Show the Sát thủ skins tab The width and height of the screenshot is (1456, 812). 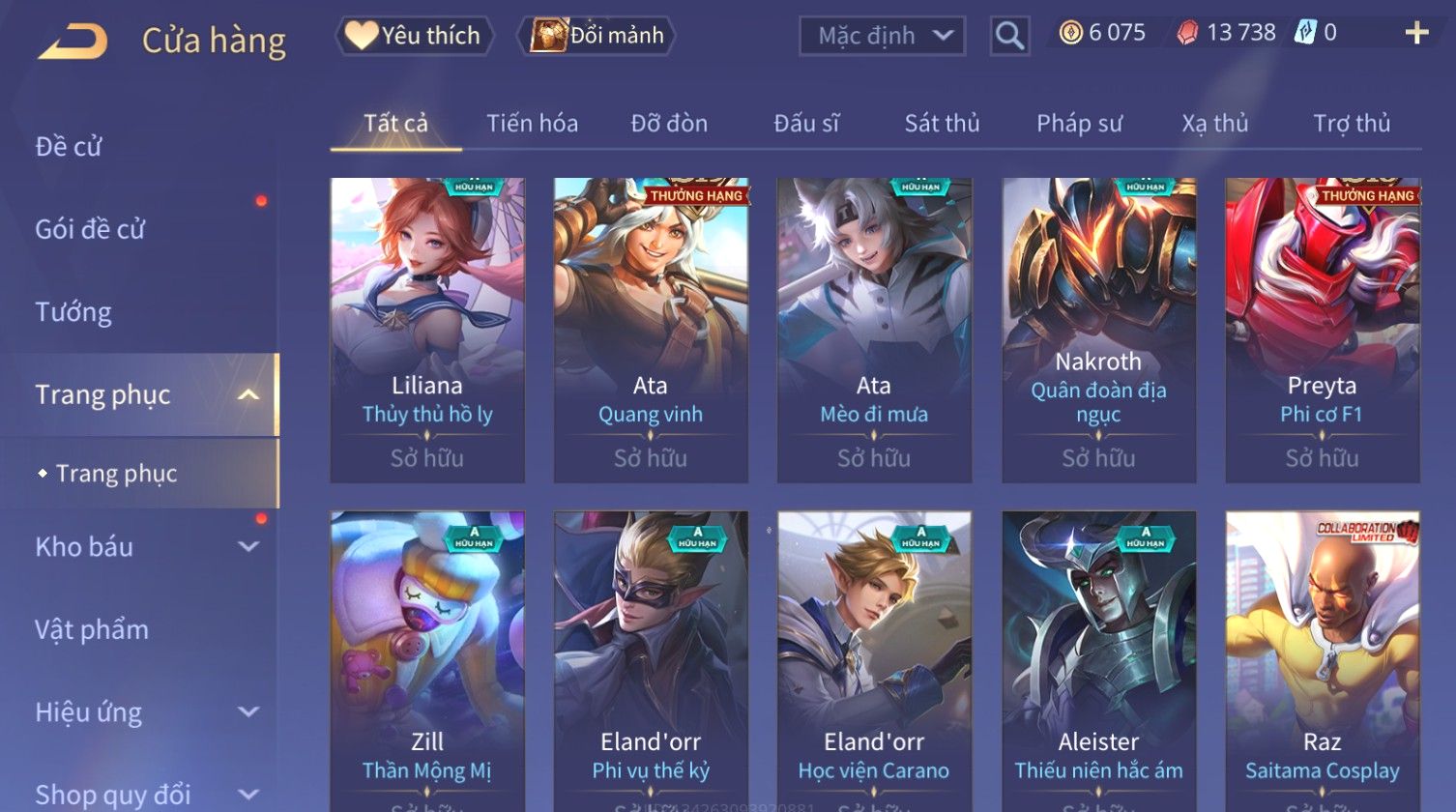(942, 124)
